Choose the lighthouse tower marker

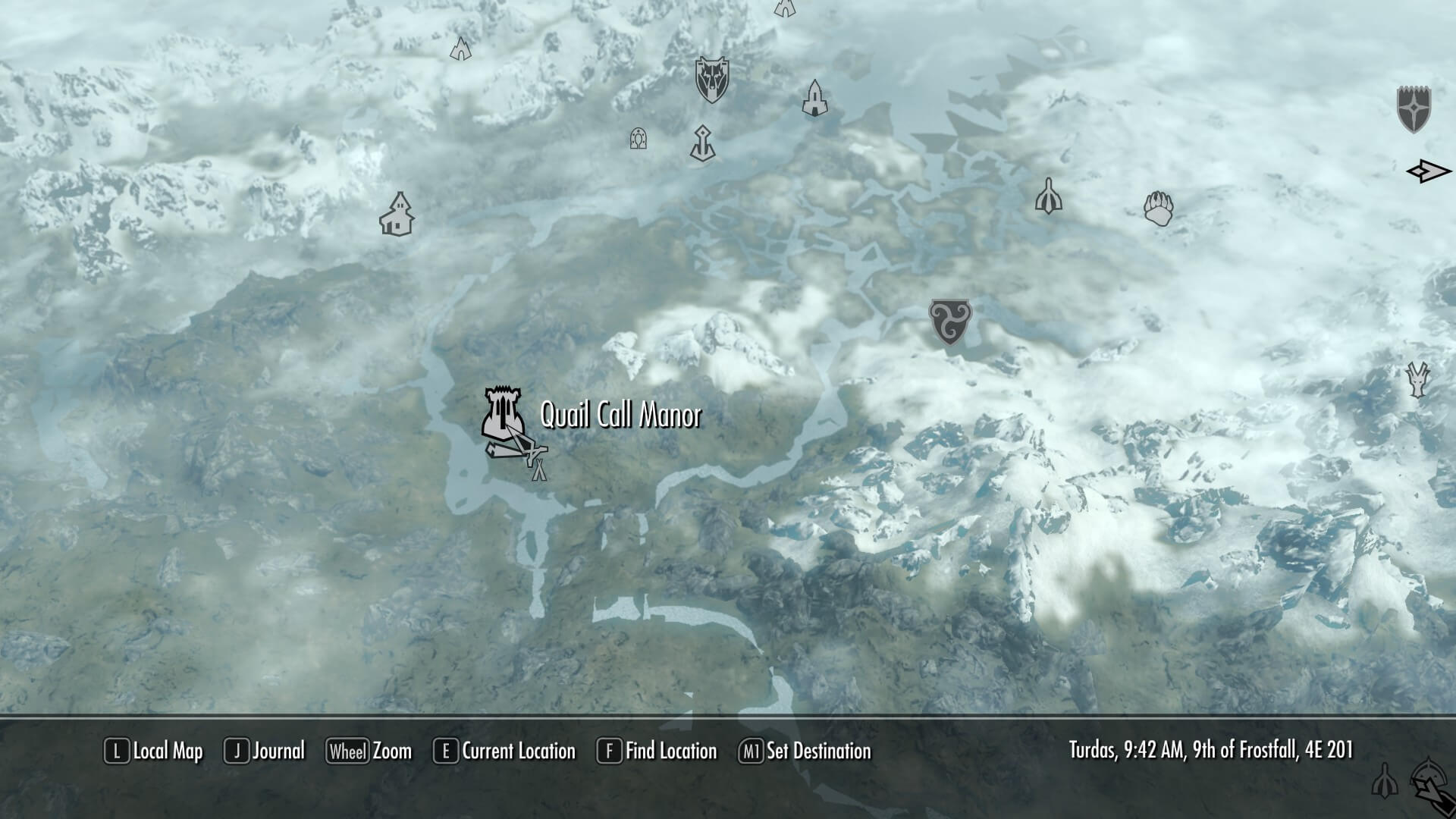[x=814, y=98]
